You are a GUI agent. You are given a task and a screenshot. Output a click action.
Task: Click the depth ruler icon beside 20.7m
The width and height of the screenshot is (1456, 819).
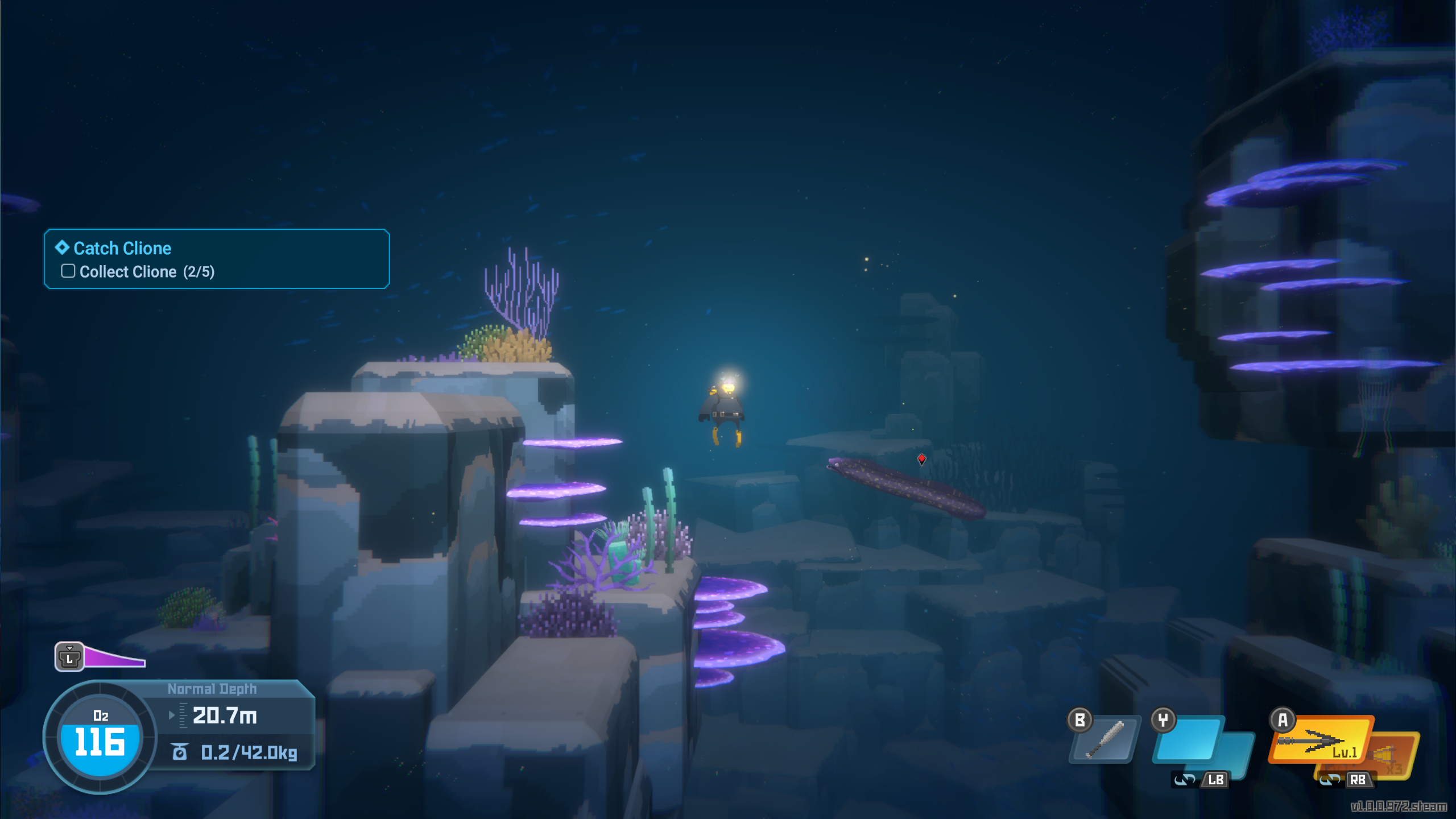coord(183,717)
